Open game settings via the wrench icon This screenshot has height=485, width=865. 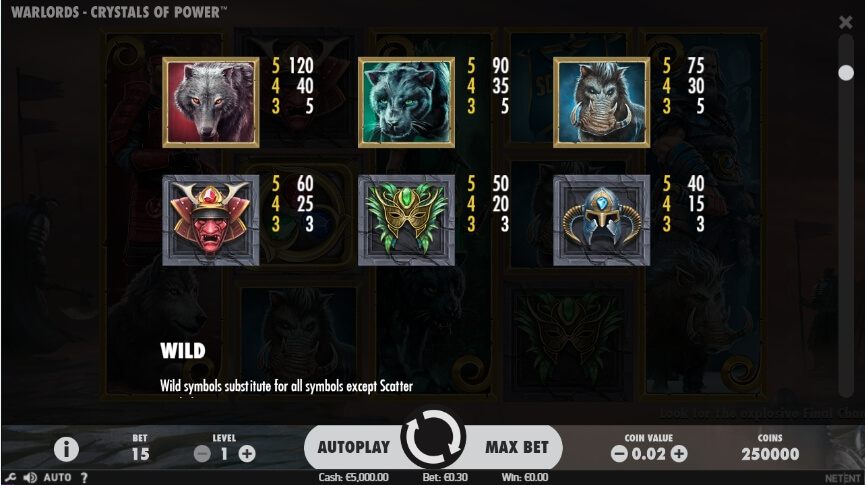pyautogui.click(x=9, y=477)
